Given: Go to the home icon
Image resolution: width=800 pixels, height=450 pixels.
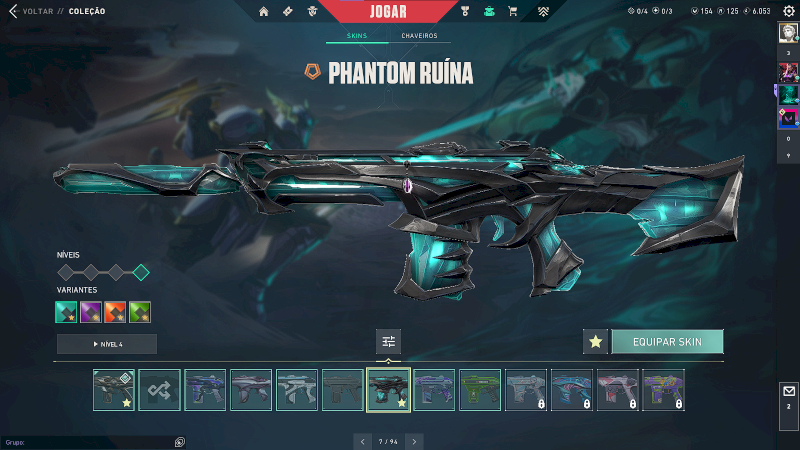Looking at the screenshot, I should point(264,11).
